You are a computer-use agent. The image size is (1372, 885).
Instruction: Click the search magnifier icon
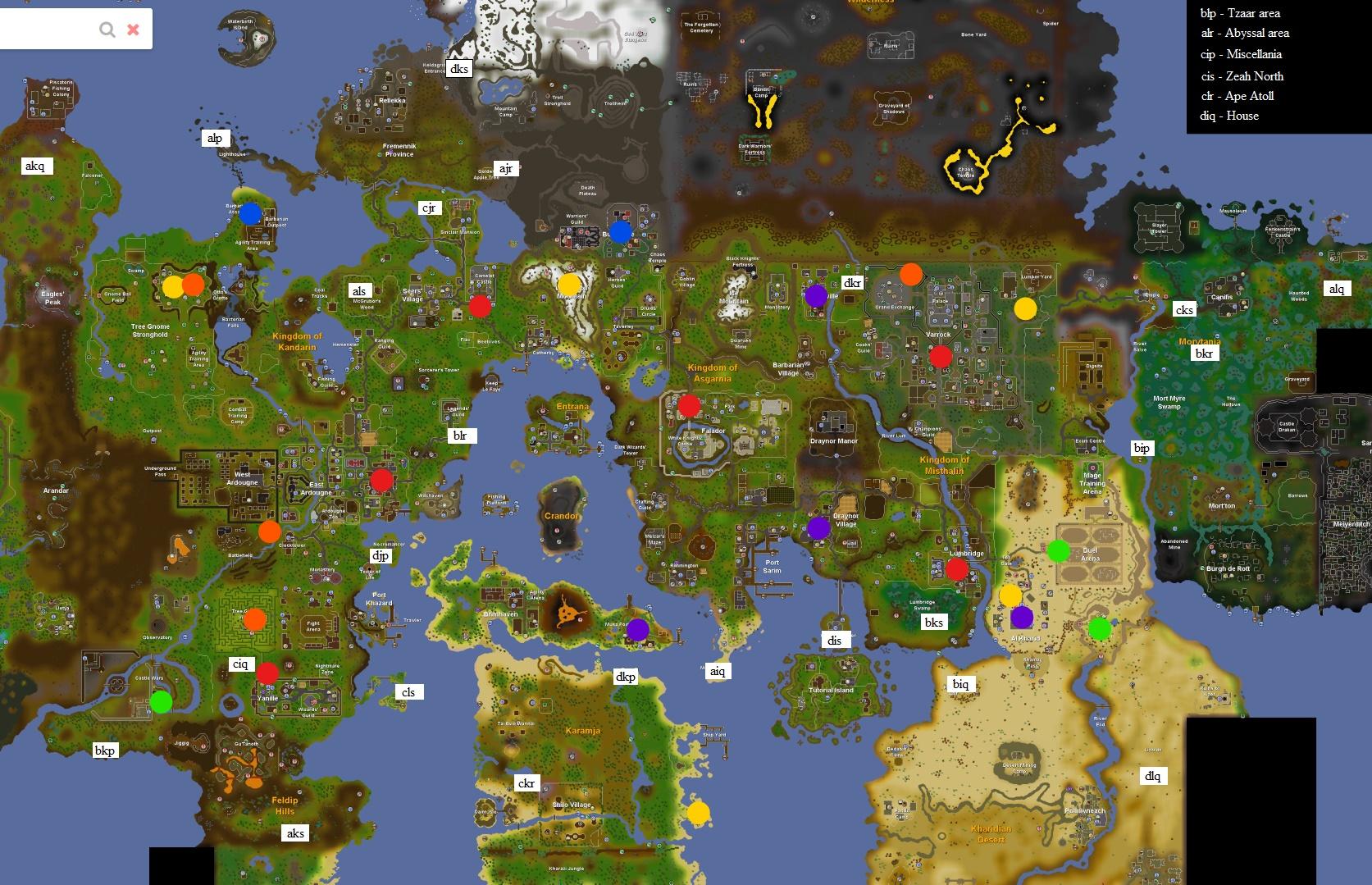click(107, 29)
